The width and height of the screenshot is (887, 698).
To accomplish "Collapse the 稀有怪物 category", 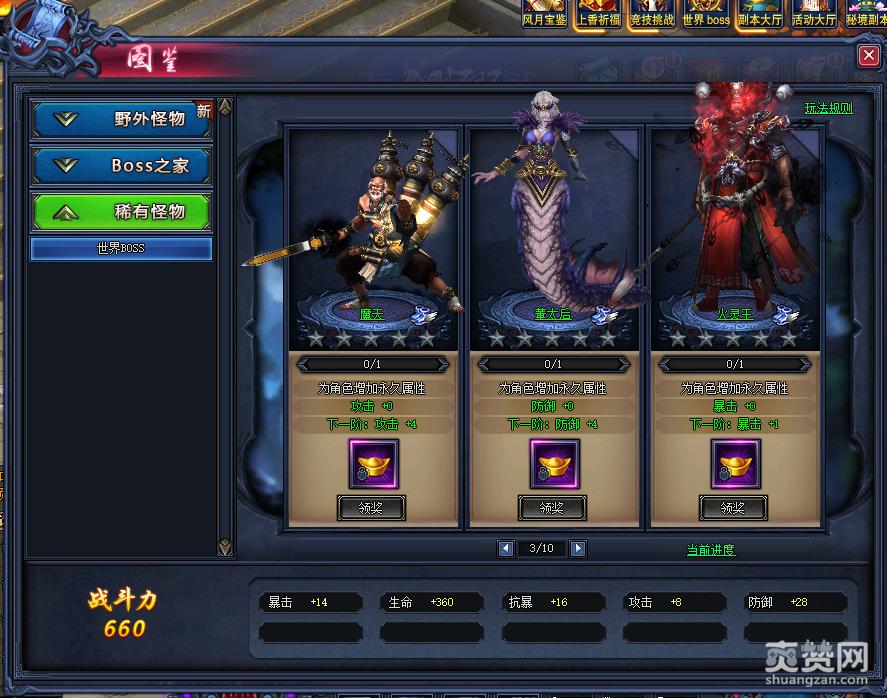I will 121,212.
